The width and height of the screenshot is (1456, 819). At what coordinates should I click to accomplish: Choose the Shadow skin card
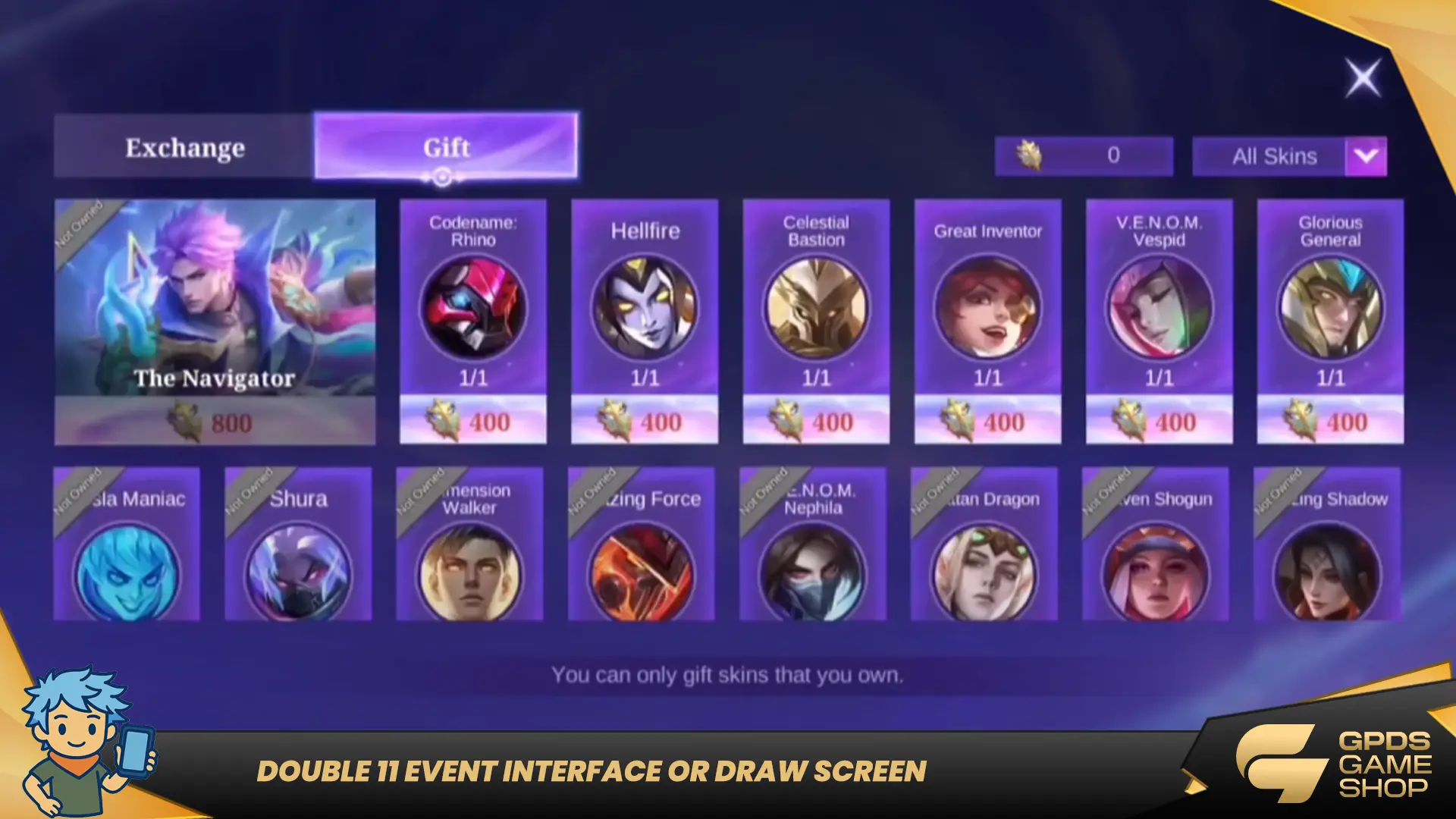[x=1327, y=544]
